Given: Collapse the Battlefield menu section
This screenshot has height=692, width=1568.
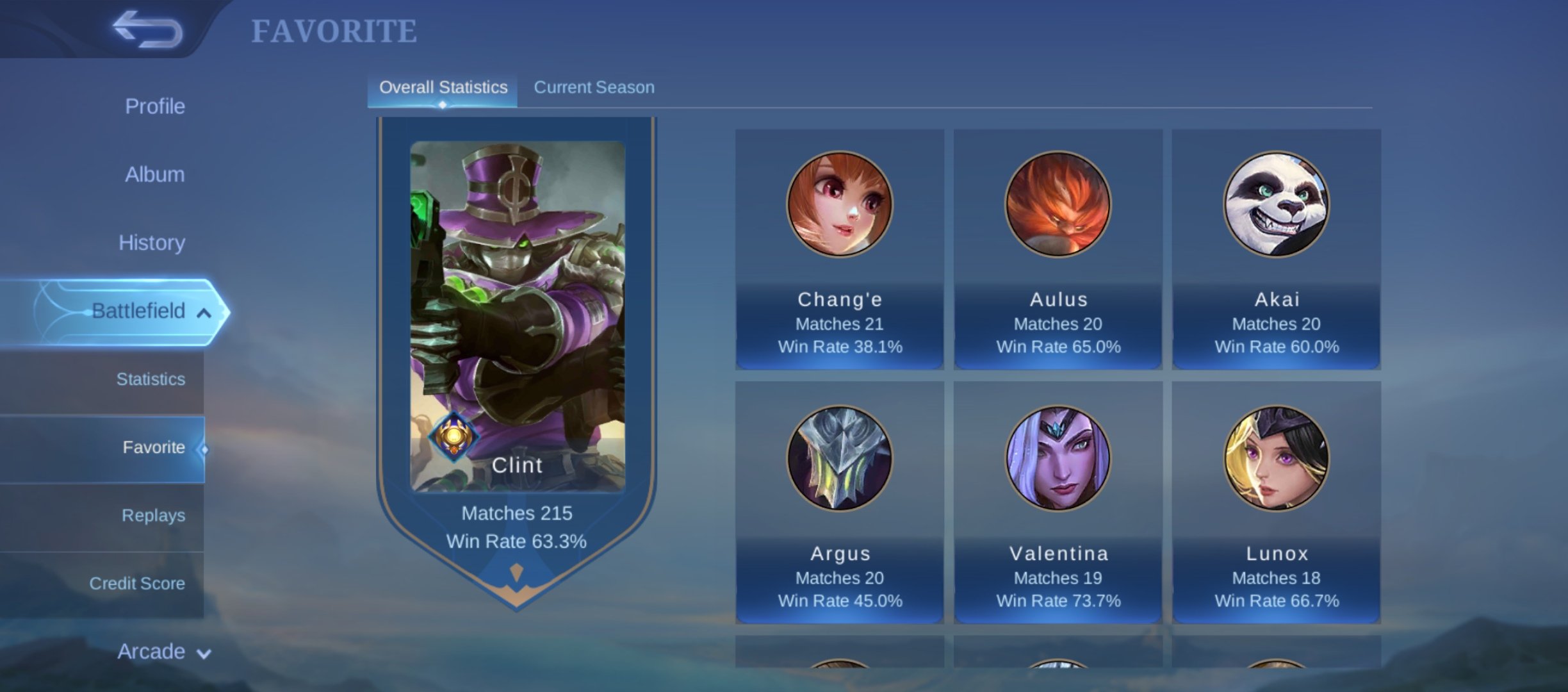Looking at the screenshot, I should [204, 313].
